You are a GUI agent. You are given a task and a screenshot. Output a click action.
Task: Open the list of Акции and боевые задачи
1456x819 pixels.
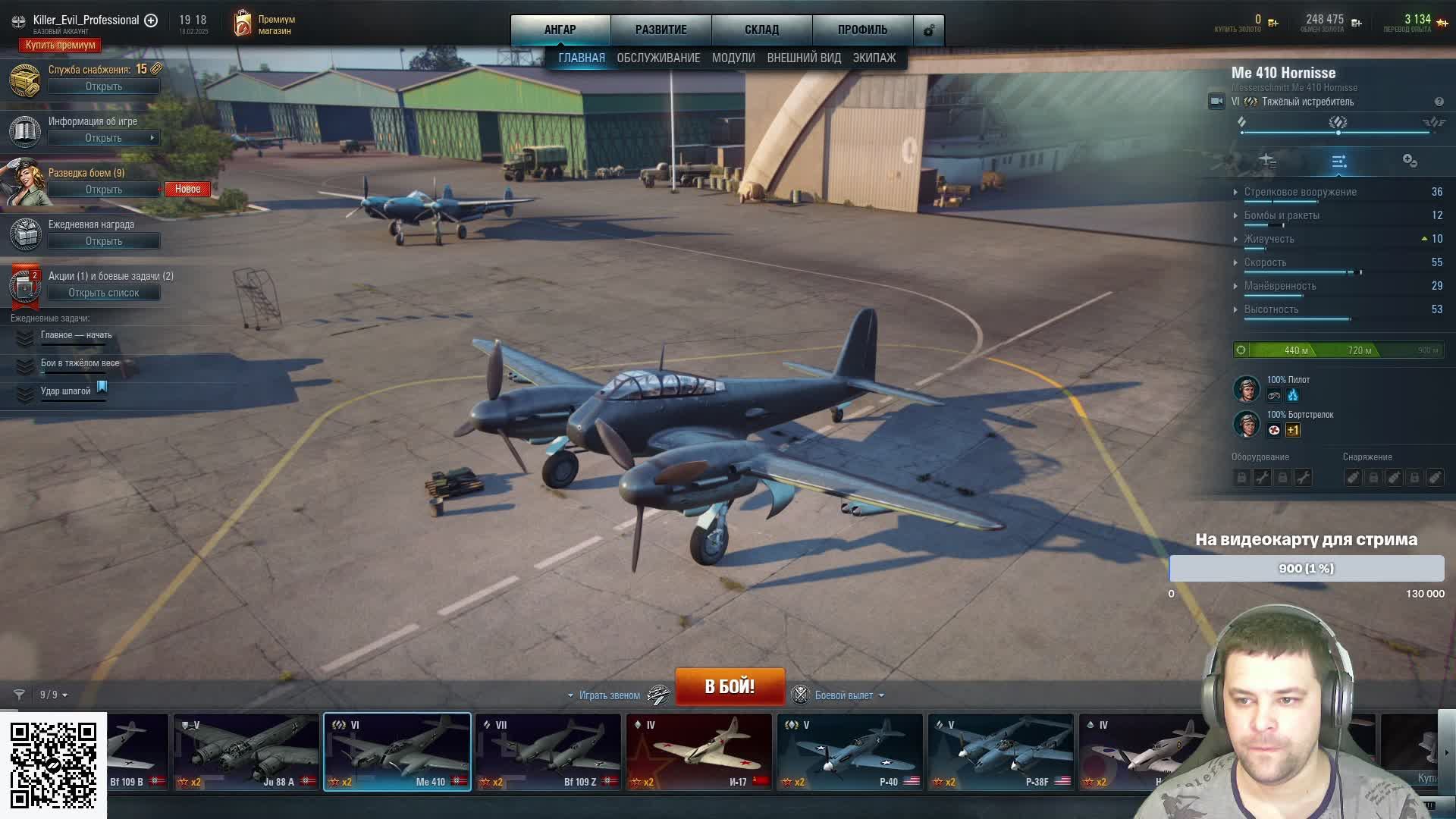(x=103, y=293)
